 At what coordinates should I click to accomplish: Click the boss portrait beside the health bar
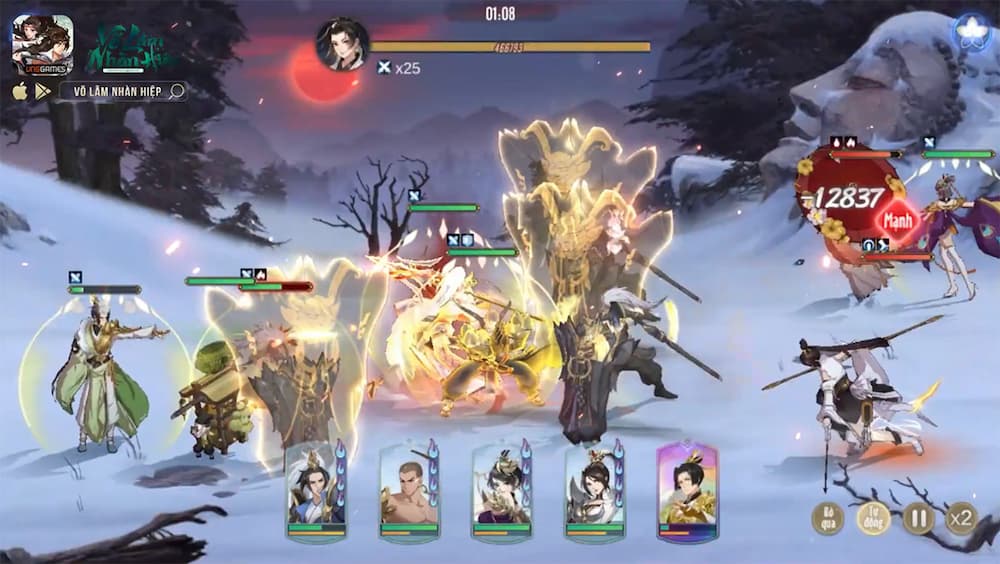[x=342, y=45]
